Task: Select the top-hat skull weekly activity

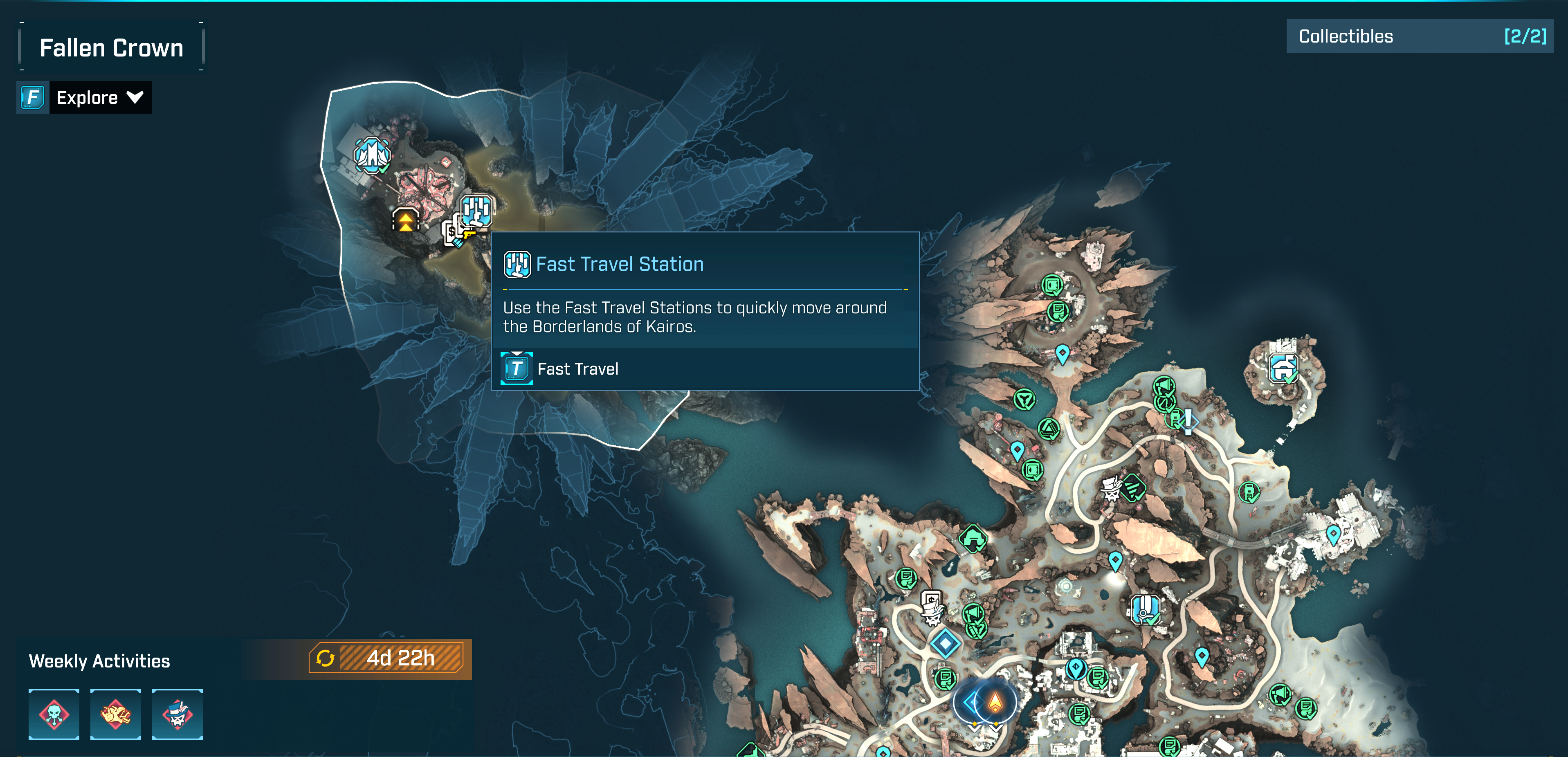Action: point(177,714)
